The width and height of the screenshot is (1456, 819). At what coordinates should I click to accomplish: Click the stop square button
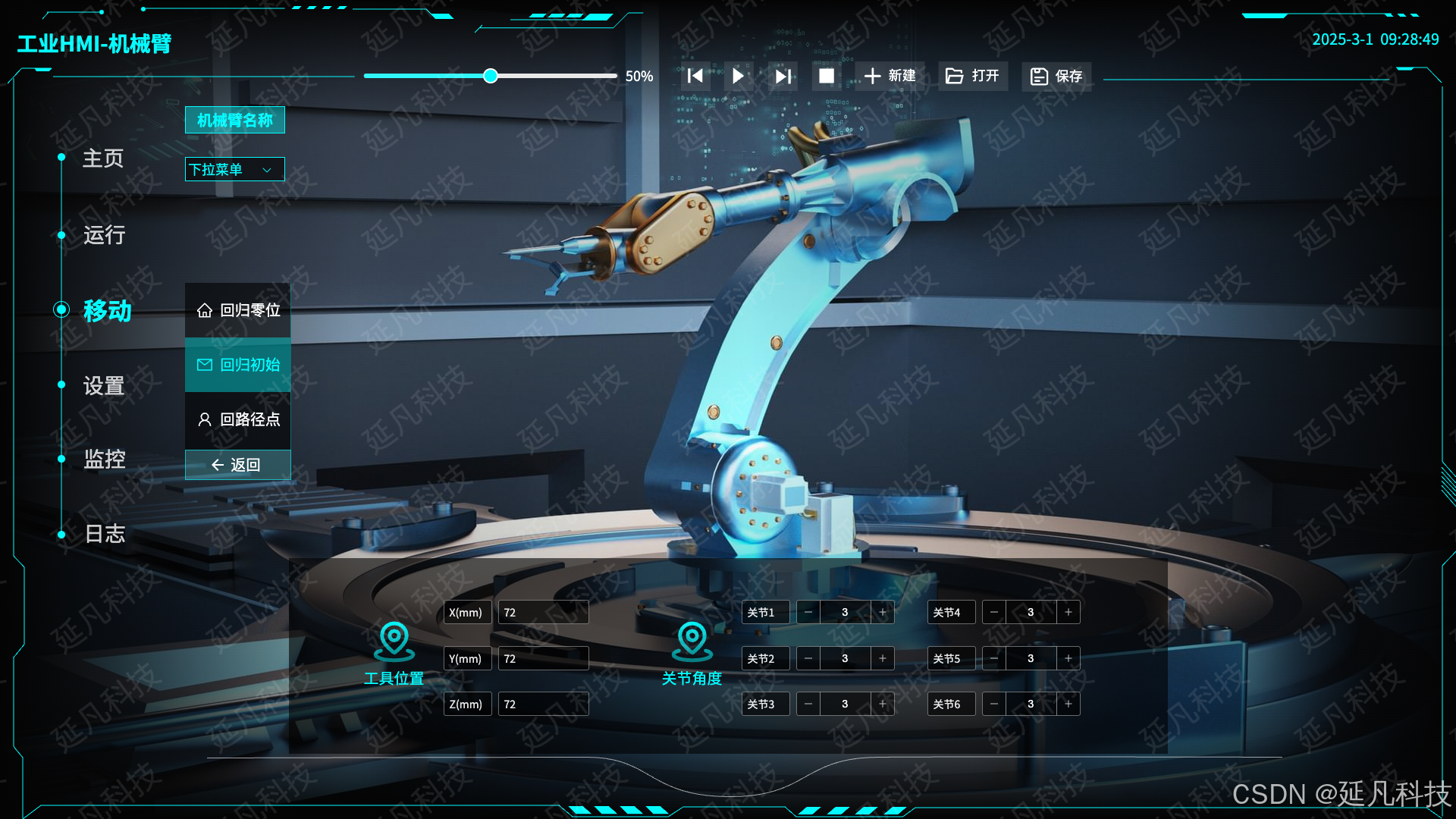coord(827,76)
